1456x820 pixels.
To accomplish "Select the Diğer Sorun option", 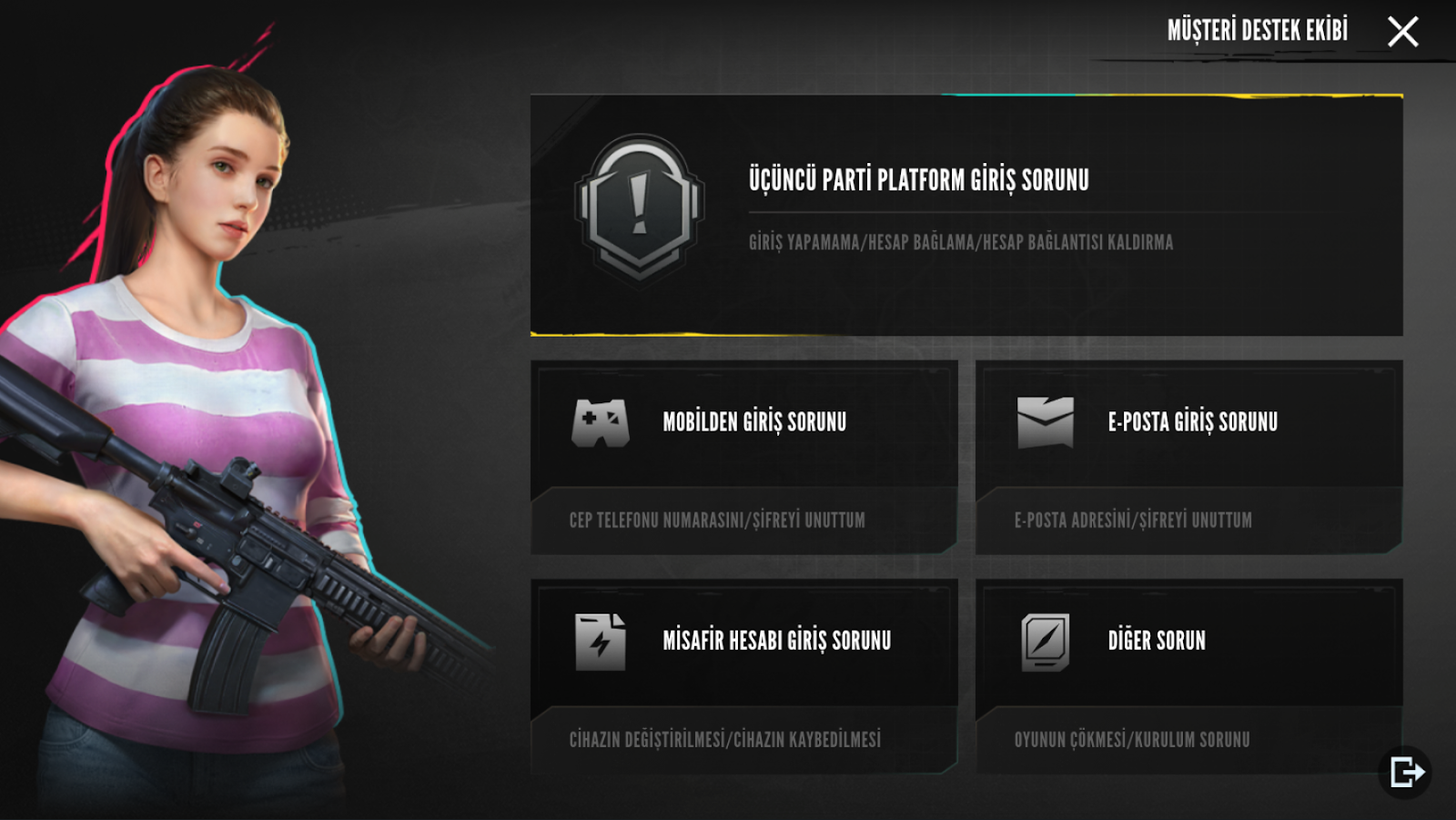I will tap(1188, 674).
